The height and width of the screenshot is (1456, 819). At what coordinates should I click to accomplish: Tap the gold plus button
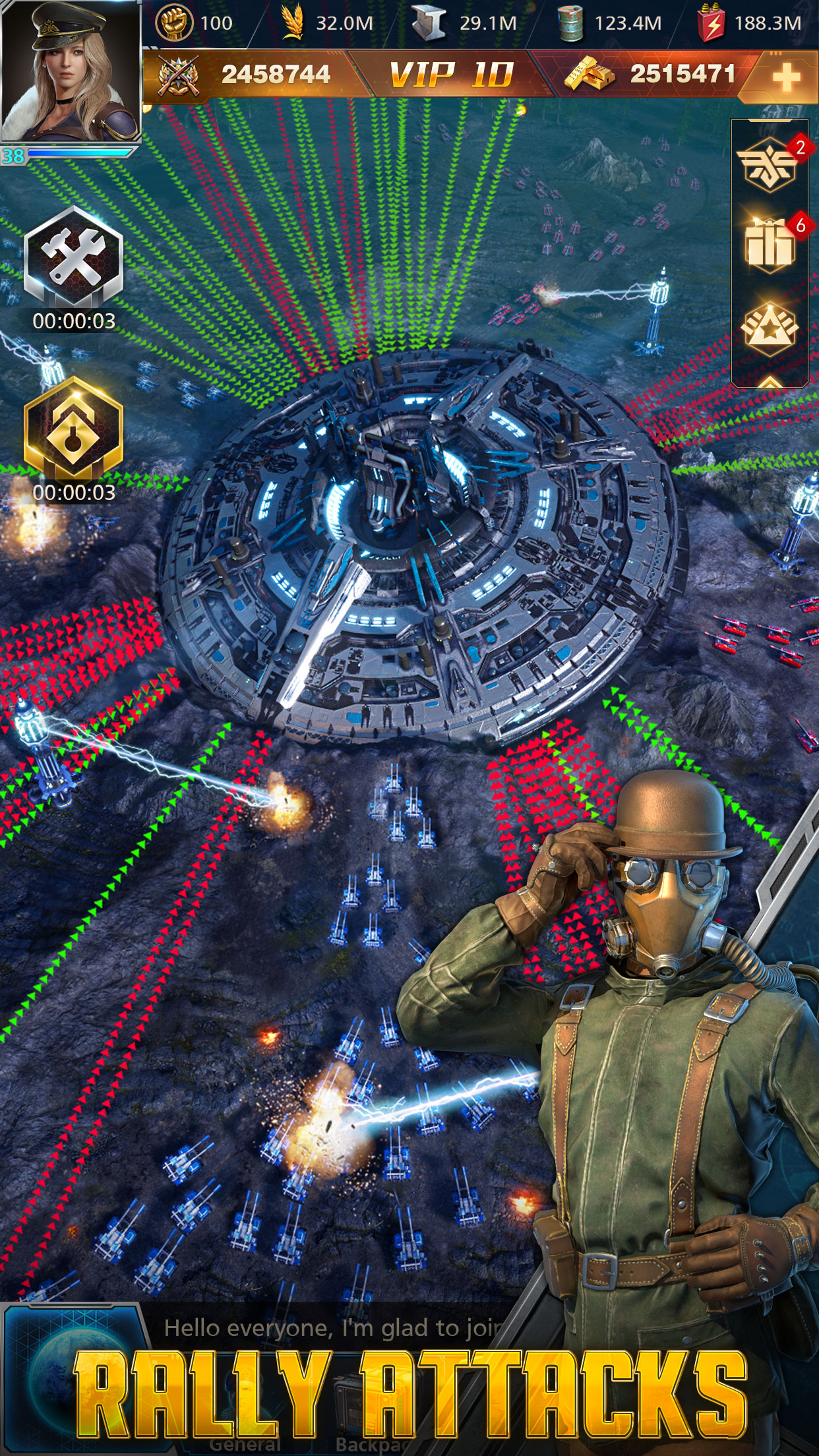click(785, 77)
